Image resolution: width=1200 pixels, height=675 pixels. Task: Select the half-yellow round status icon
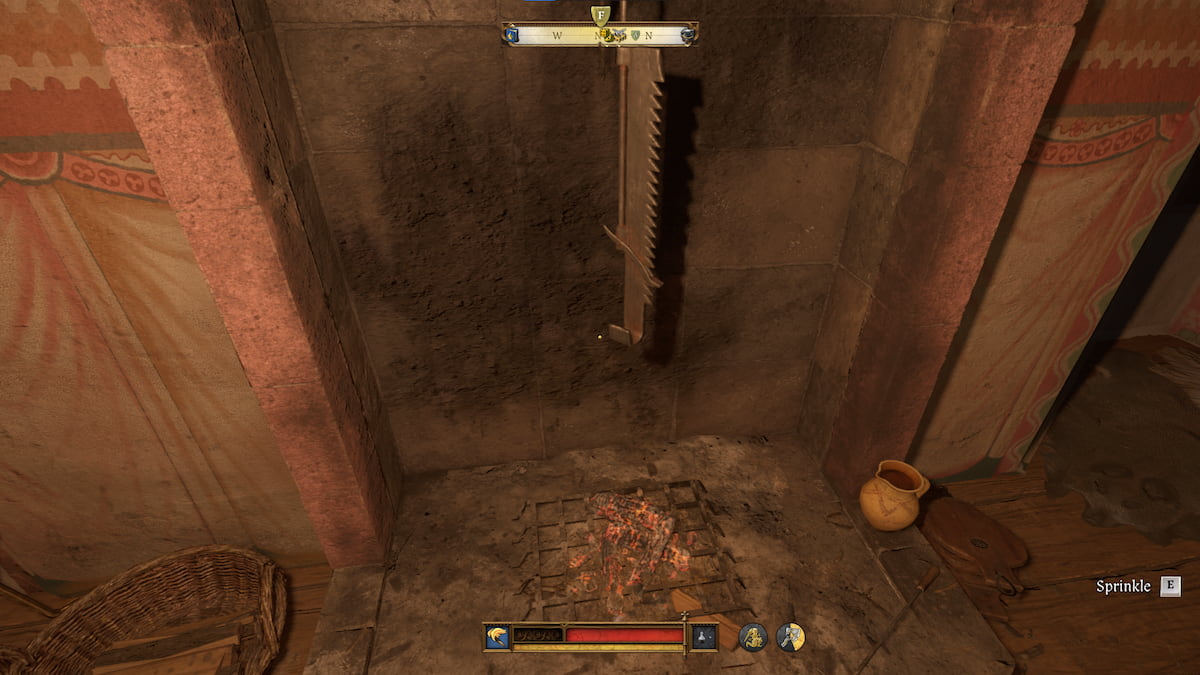[791, 636]
